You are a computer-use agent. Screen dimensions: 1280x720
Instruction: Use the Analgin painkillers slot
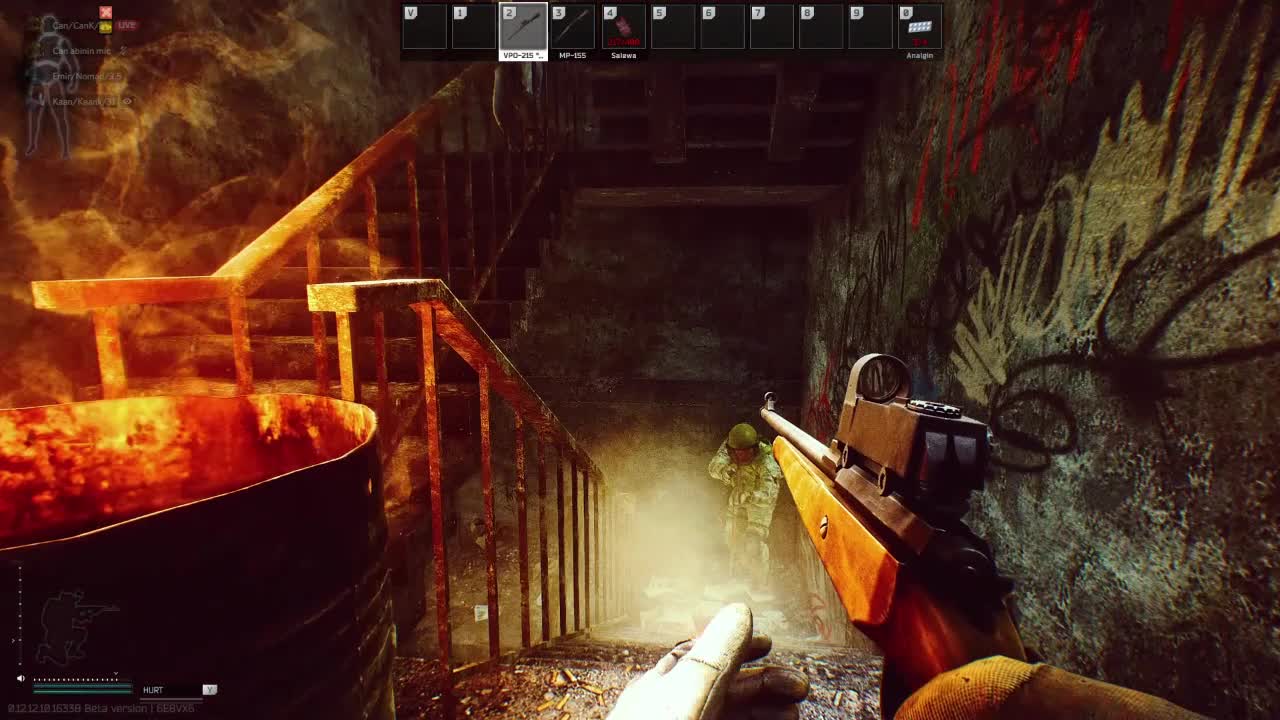919,27
